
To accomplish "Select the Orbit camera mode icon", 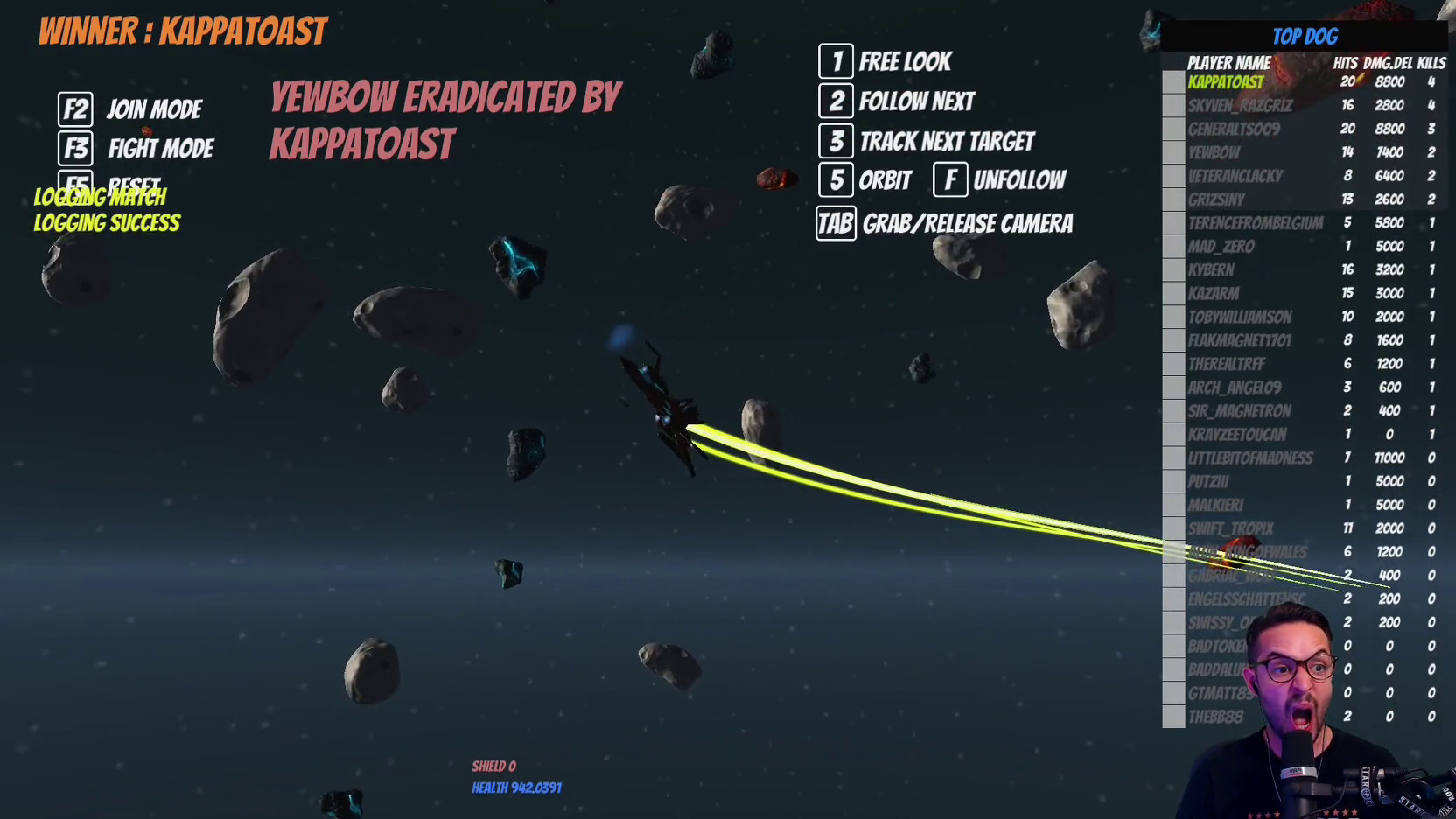I will pos(836,180).
